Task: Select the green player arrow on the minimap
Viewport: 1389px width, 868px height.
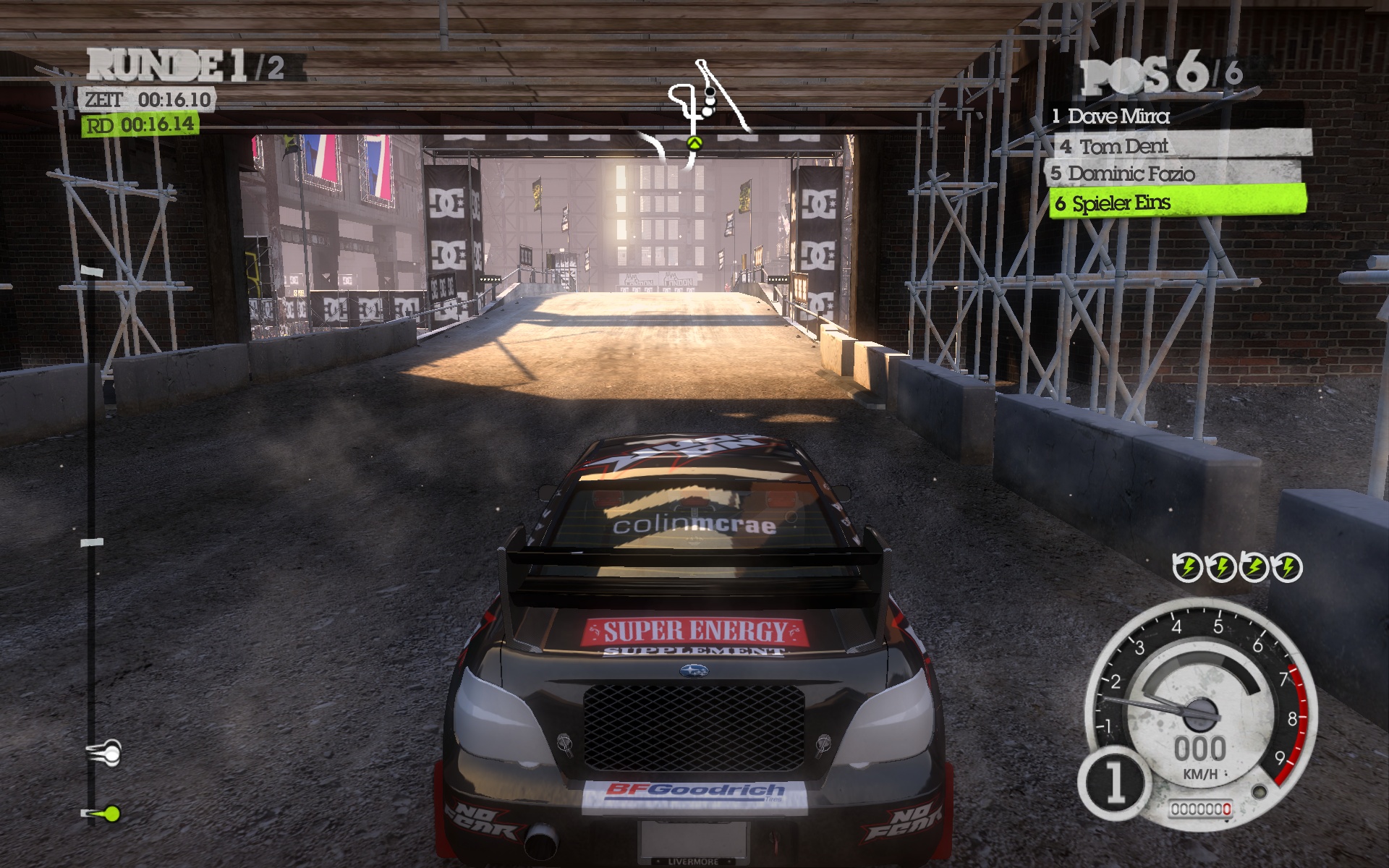Action: pos(694,143)
